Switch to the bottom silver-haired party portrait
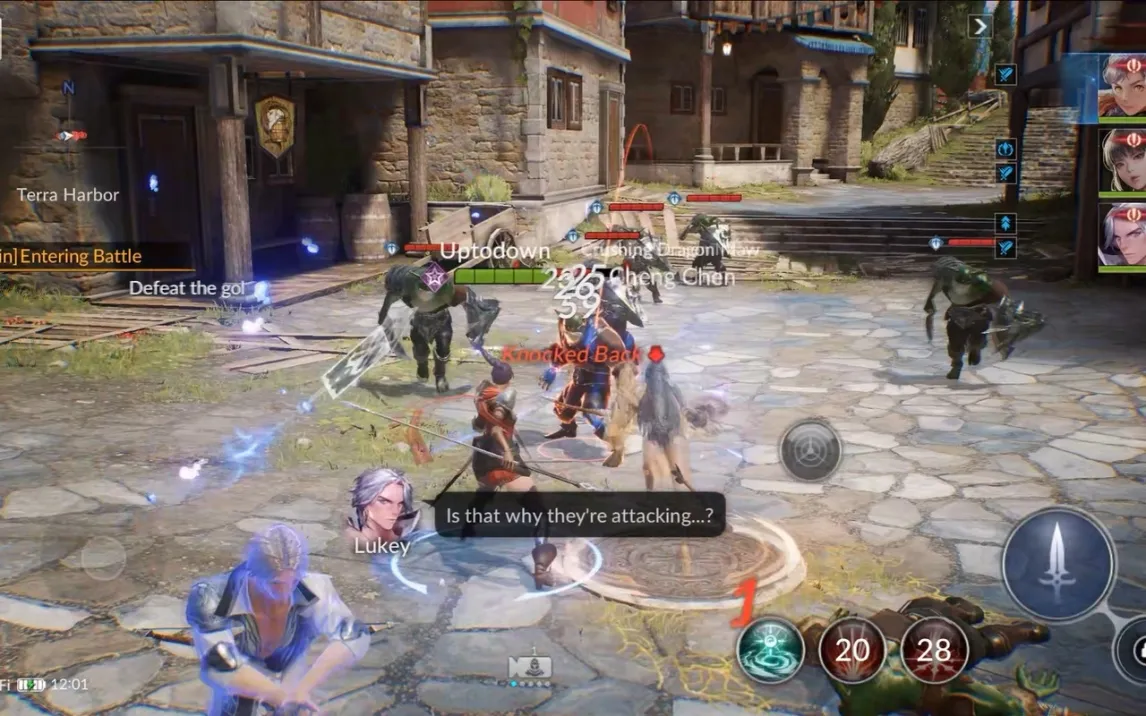Image resolution: width=1146 pixels, height=716 pixels. [x=1123, y=236]
